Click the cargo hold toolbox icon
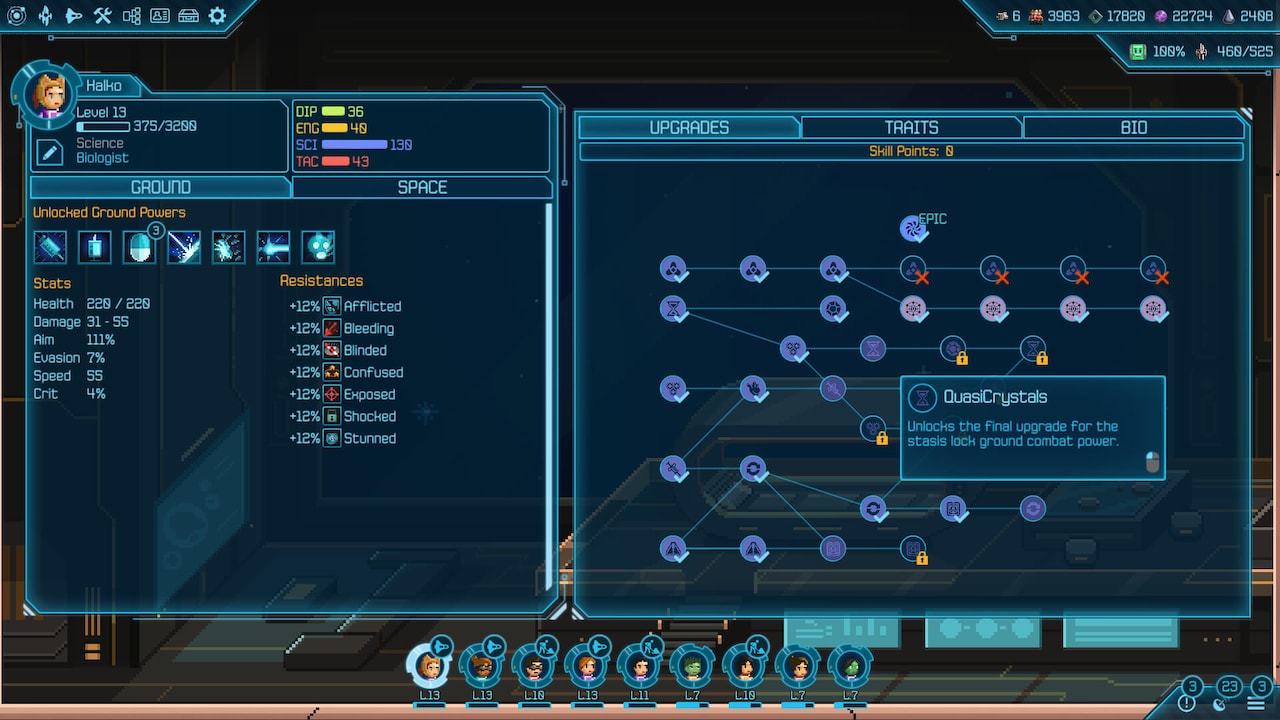 [x=187, y=16]
